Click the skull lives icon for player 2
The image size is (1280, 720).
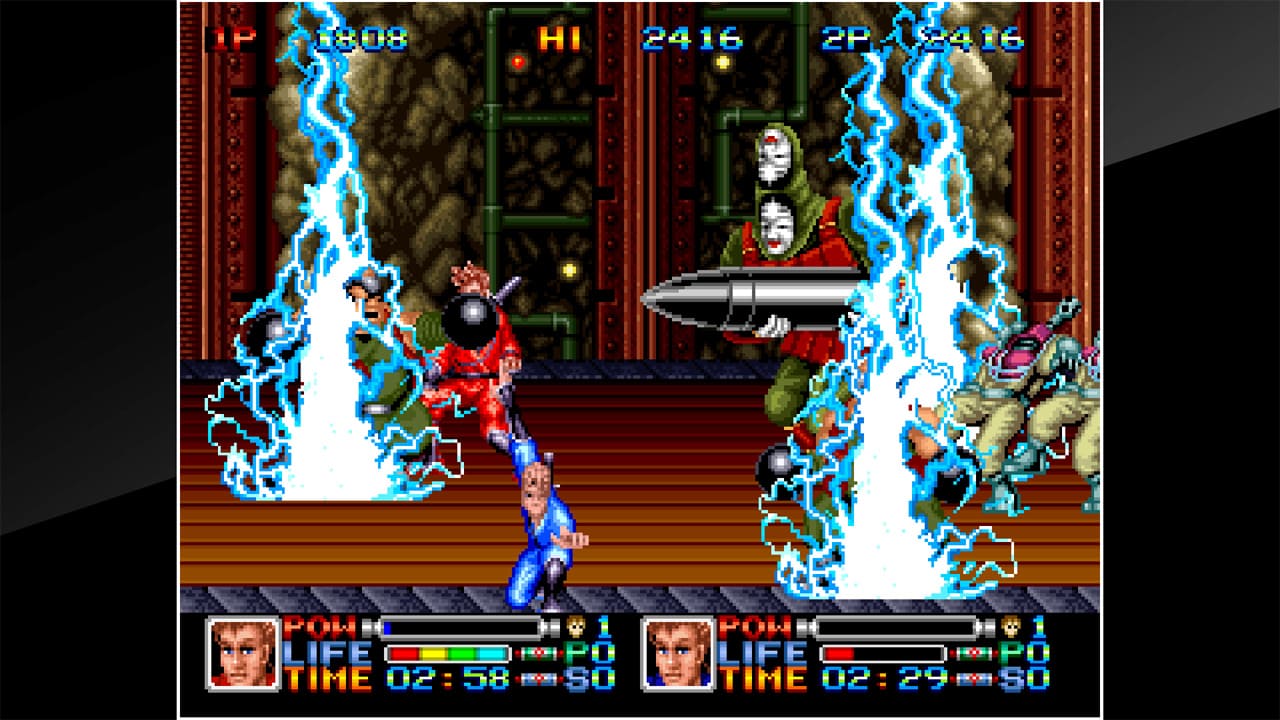tap(1011, 627)
